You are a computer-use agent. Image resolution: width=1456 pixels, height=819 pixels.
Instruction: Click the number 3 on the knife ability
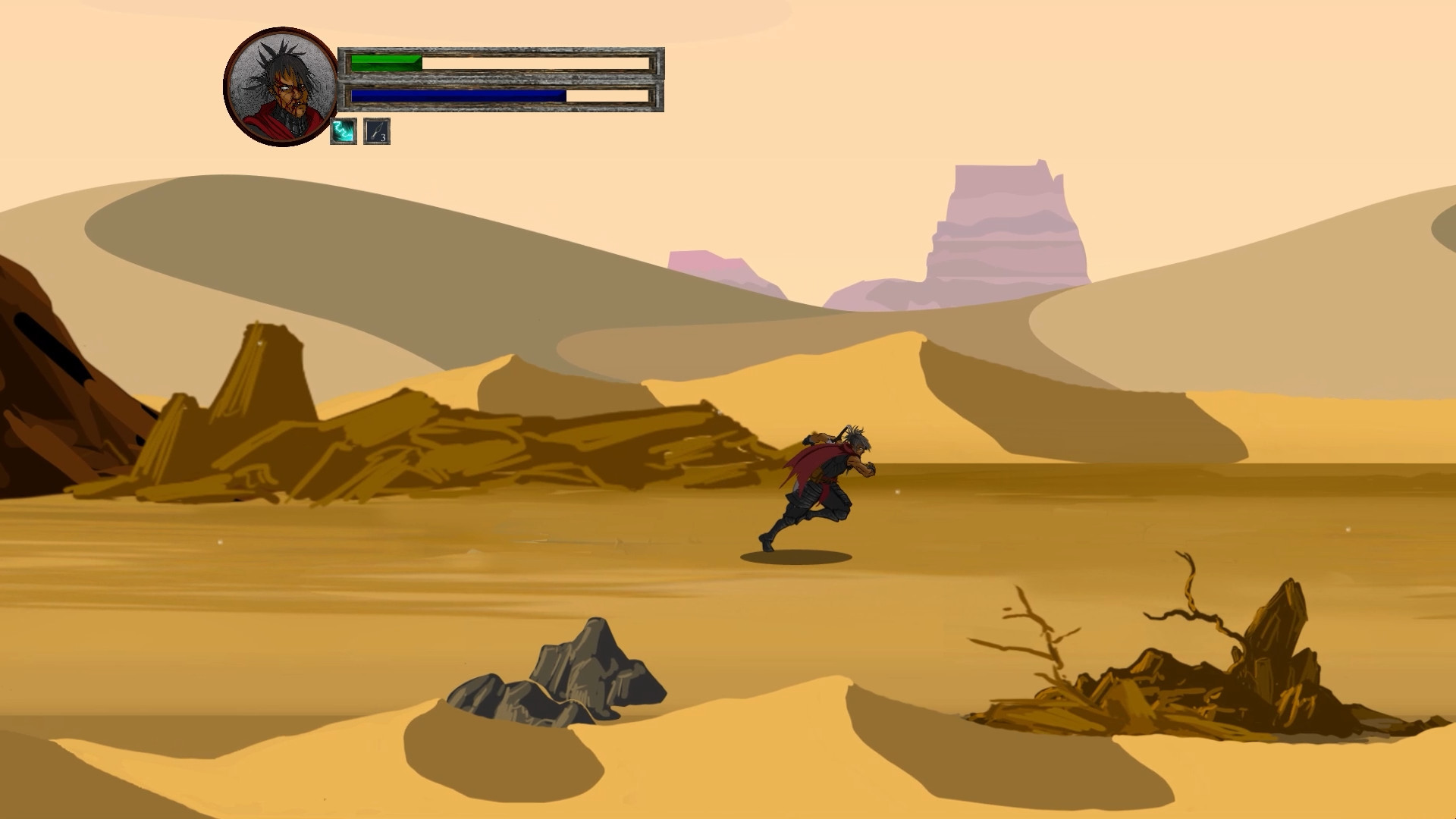click(385, 138)
